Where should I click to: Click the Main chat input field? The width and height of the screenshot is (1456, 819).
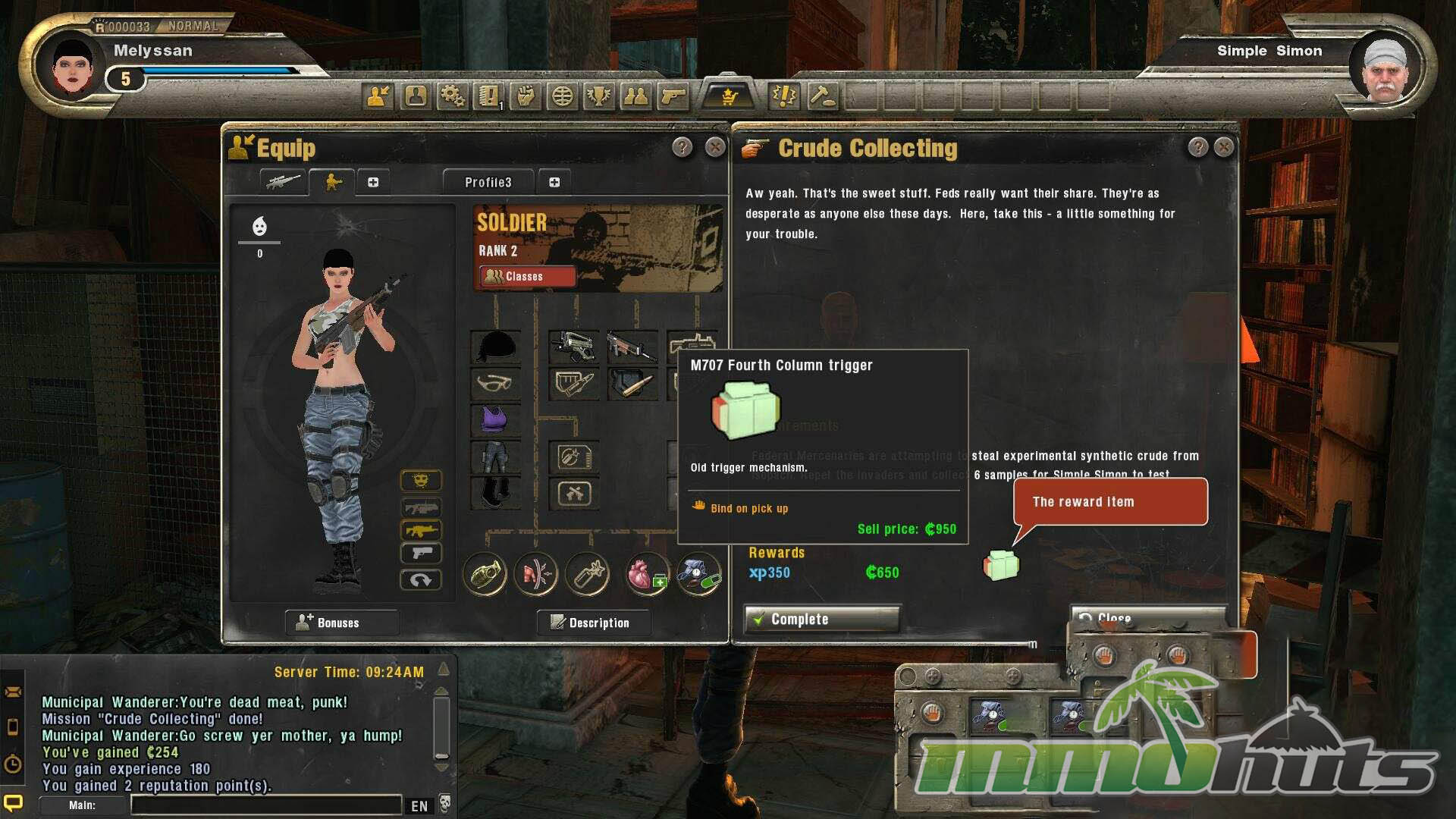265,805
